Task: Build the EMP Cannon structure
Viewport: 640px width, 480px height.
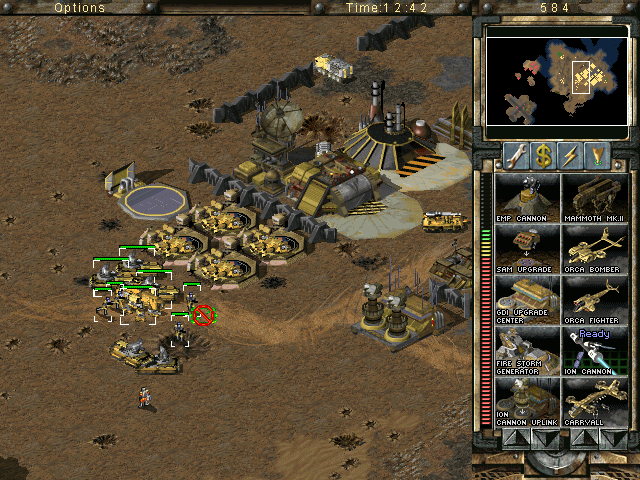Action: (527, 197)
